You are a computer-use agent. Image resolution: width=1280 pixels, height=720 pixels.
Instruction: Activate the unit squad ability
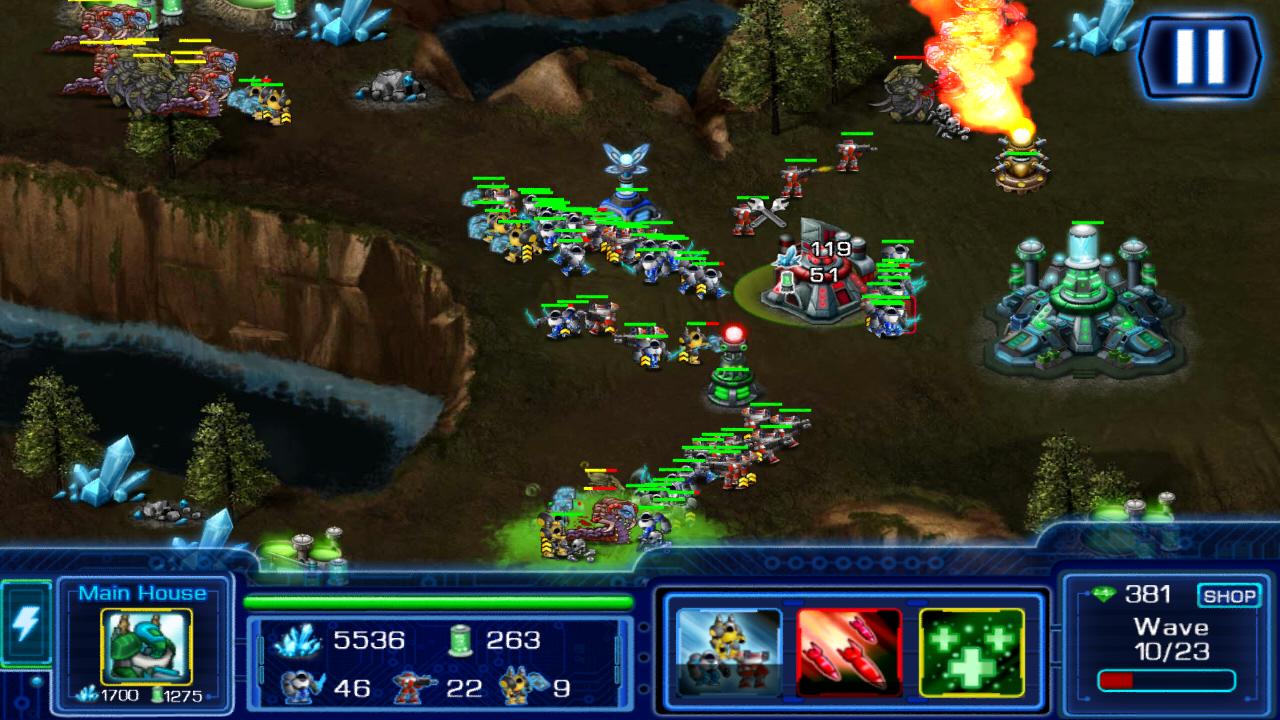[729, 652]
